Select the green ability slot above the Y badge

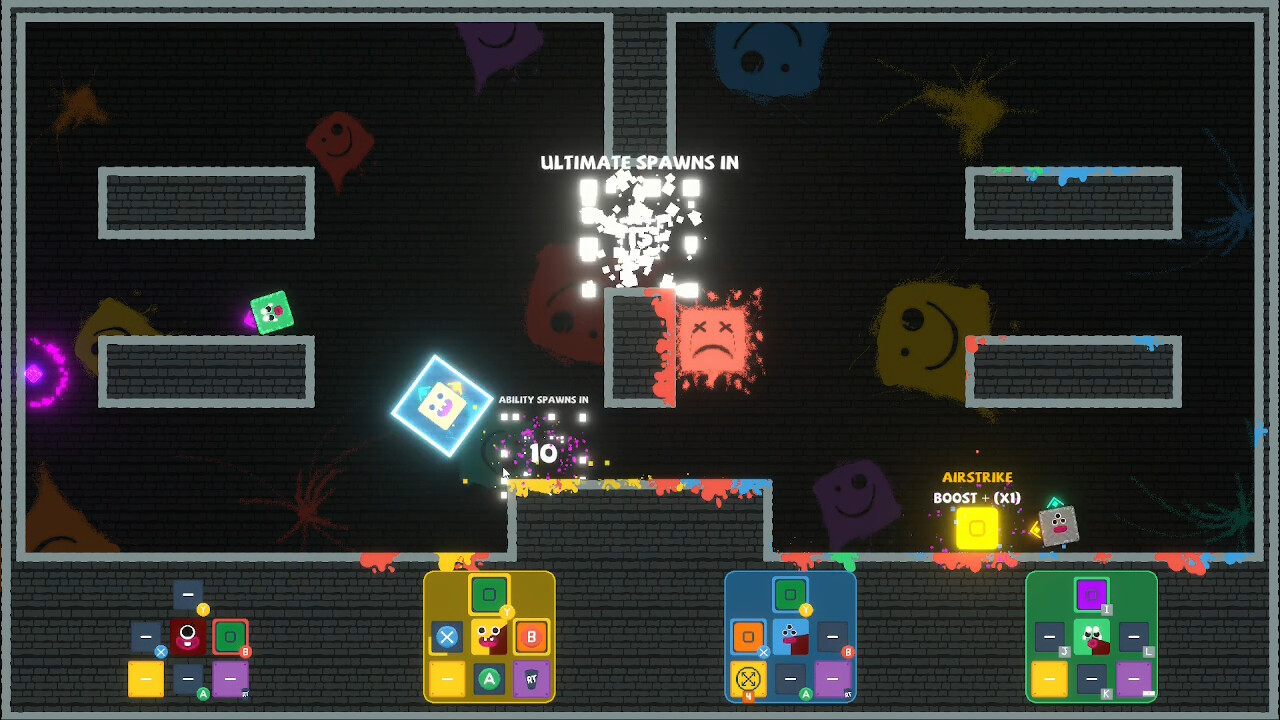(x=489, y=593)
